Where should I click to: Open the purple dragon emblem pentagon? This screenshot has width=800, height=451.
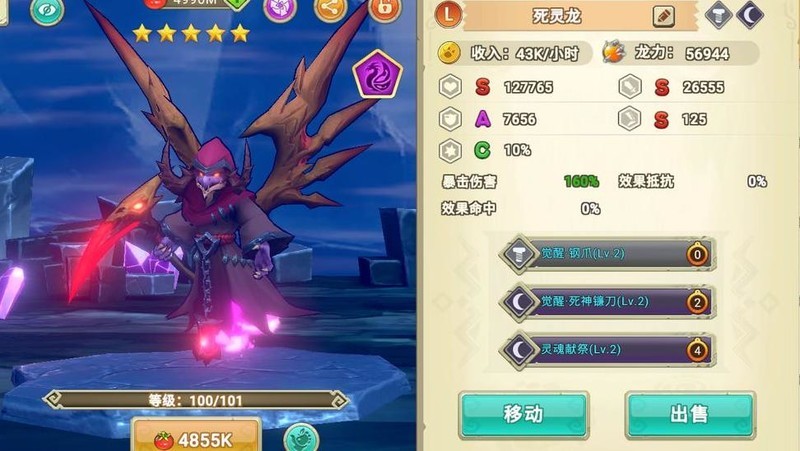click(379, 72)
